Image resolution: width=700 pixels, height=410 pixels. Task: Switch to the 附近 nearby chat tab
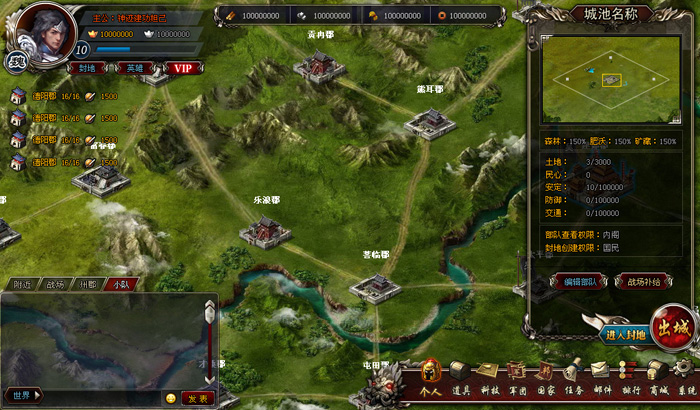coord(21,284)
